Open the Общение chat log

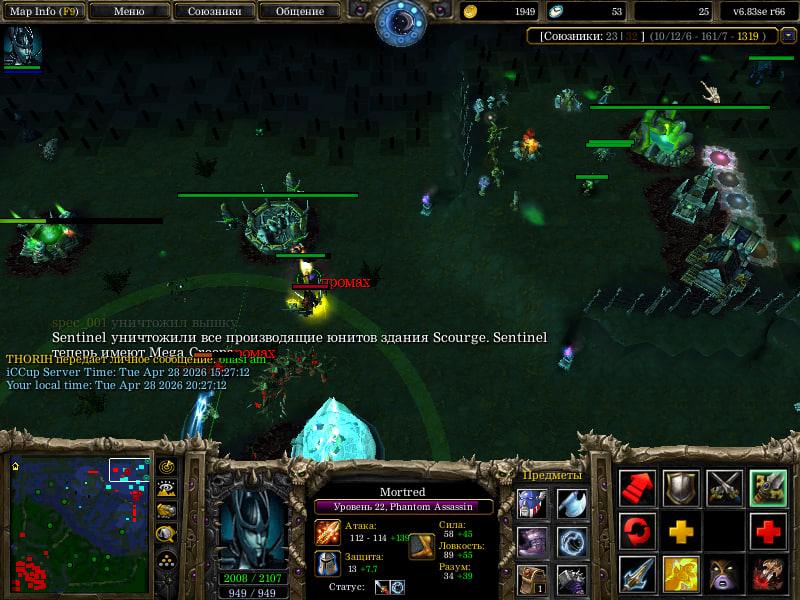tap(299, 12)
